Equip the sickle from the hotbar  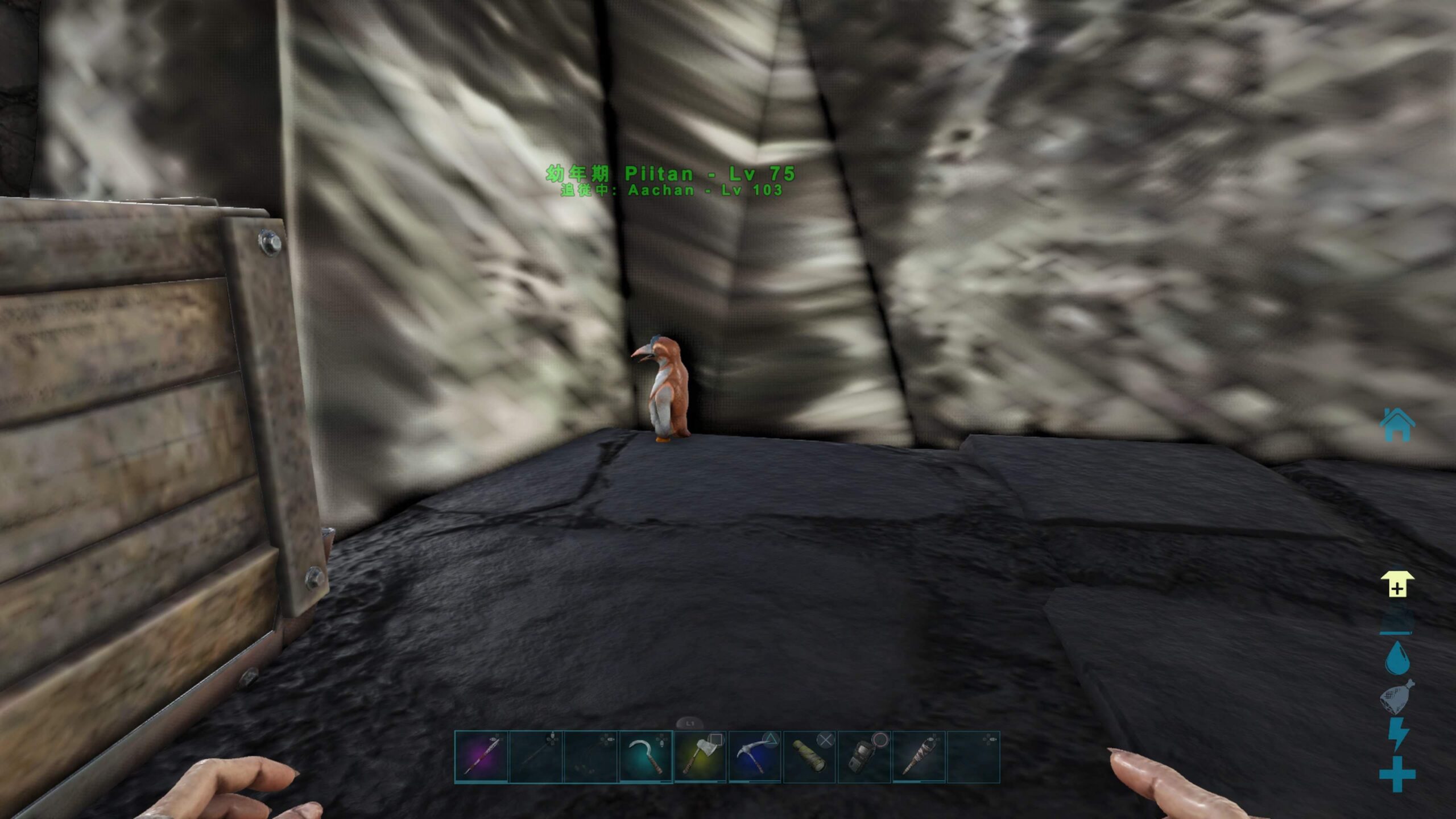click(646, 757)
